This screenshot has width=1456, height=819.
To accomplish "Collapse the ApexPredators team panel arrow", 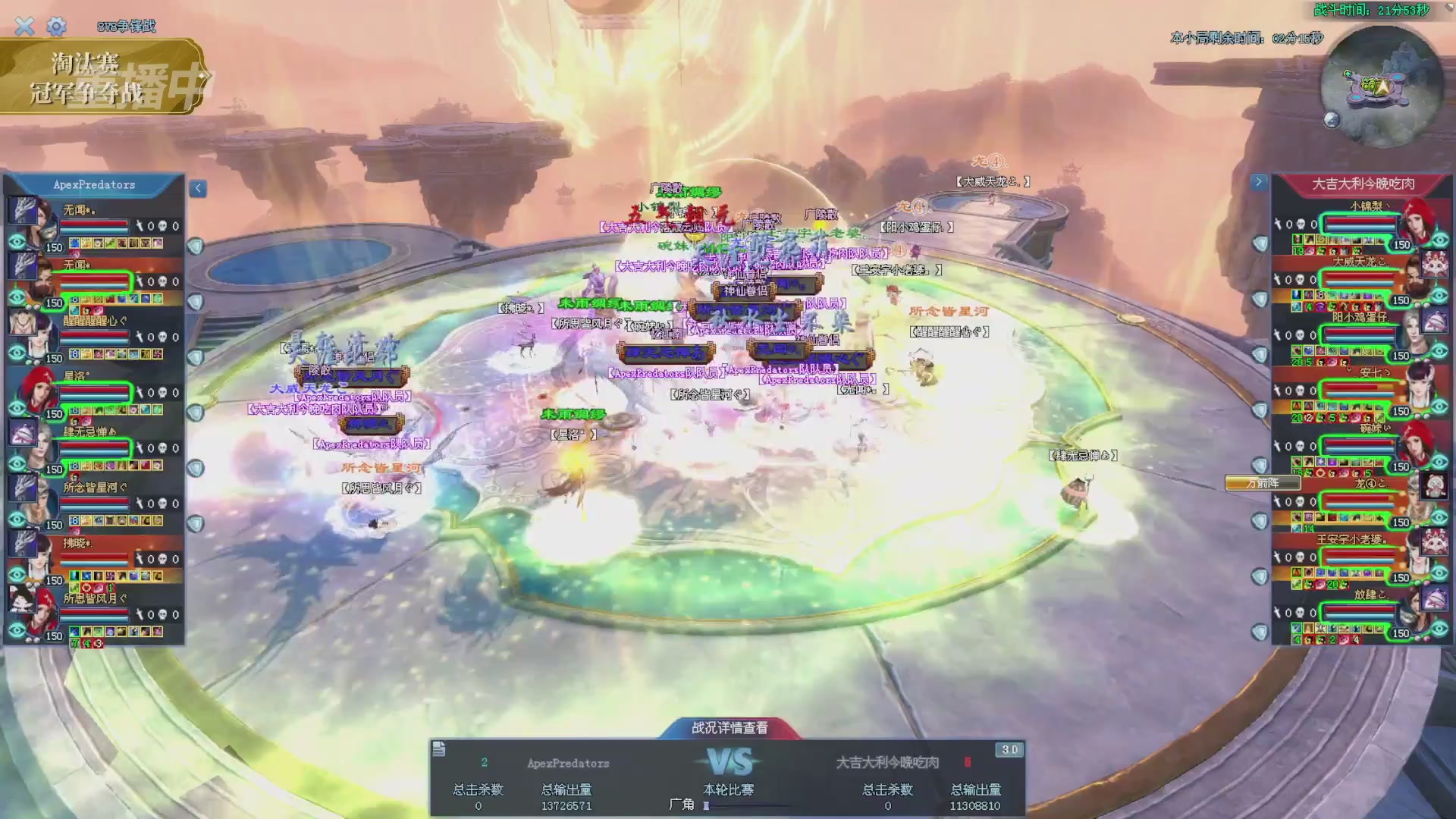I will pyautogui.click(x=198, y=188).
